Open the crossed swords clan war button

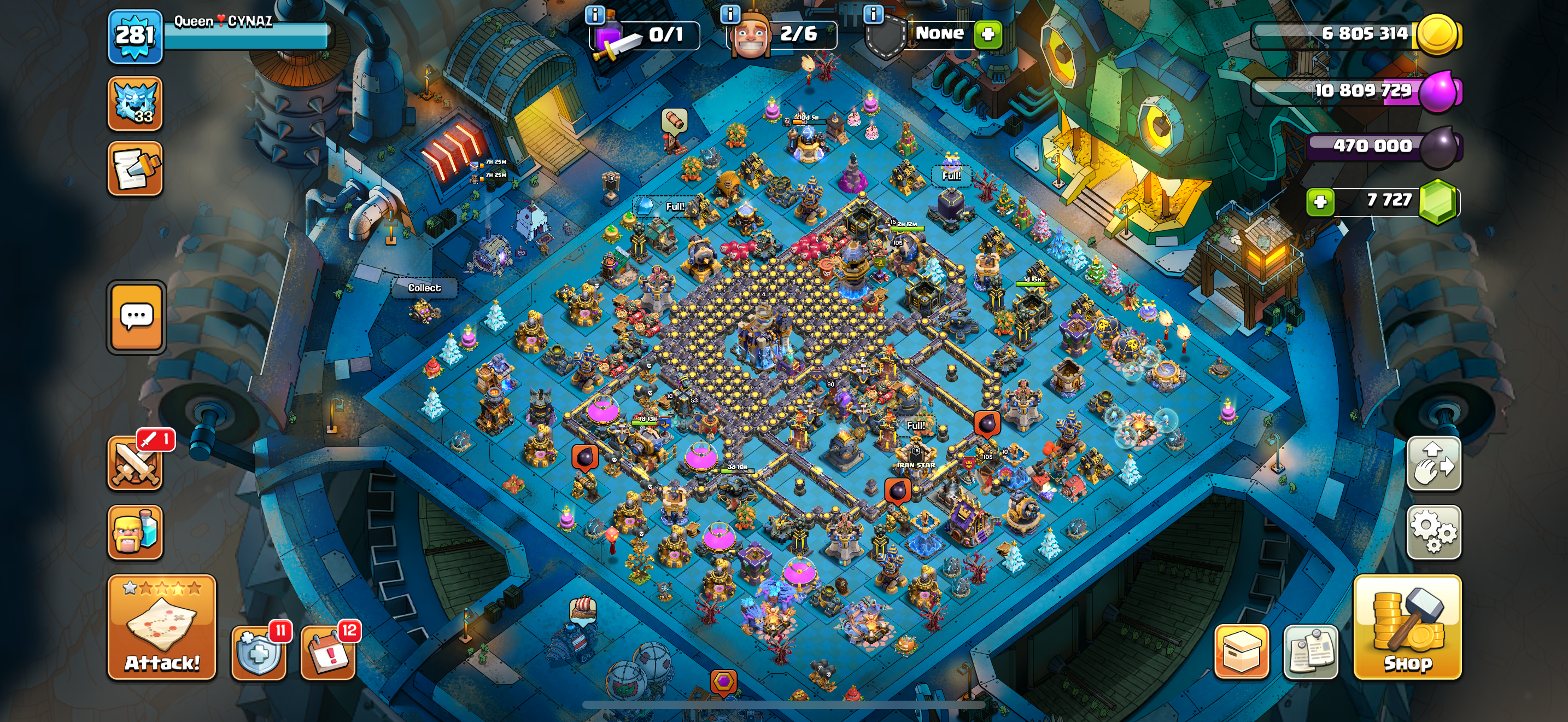[135, 464]
